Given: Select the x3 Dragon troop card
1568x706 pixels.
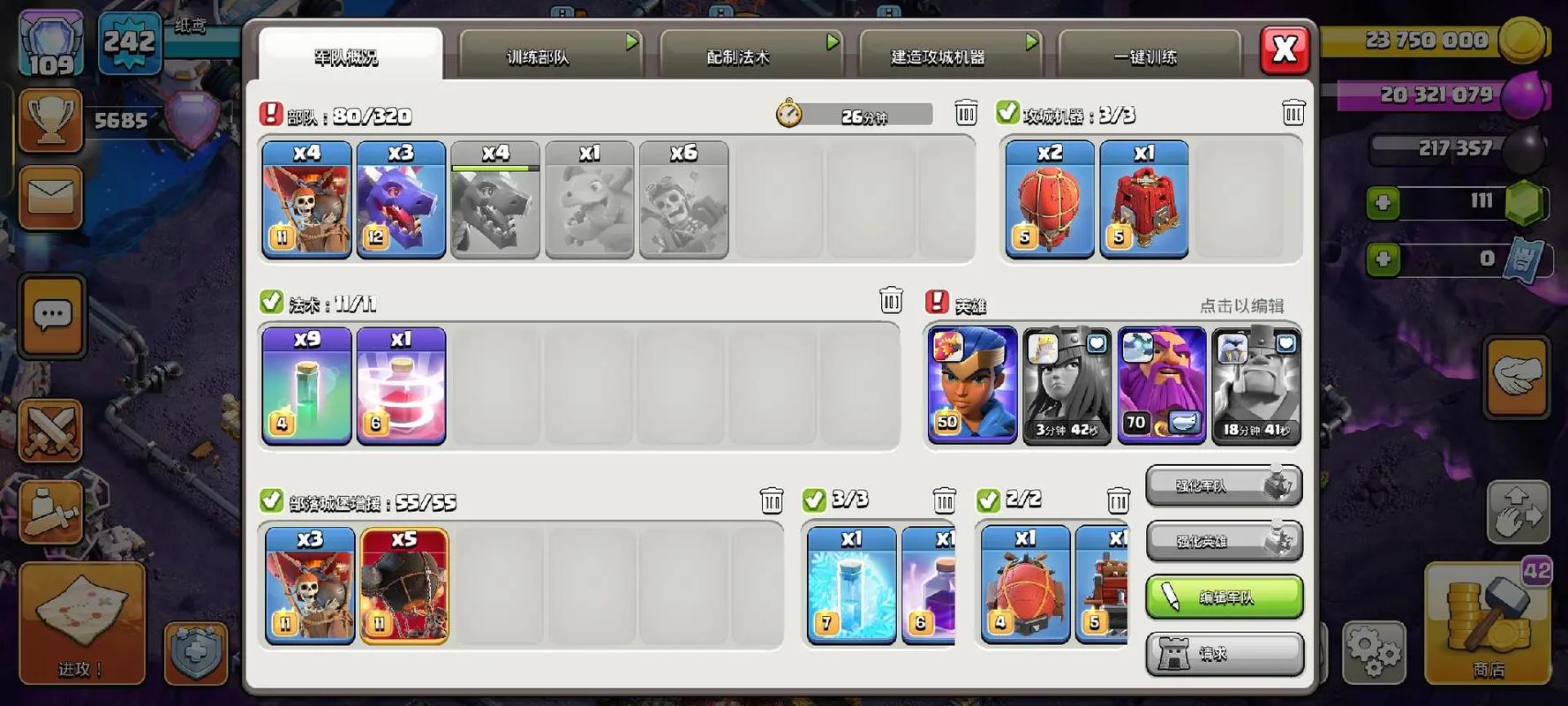Looking at the screenshot, I should pos(400,199).
